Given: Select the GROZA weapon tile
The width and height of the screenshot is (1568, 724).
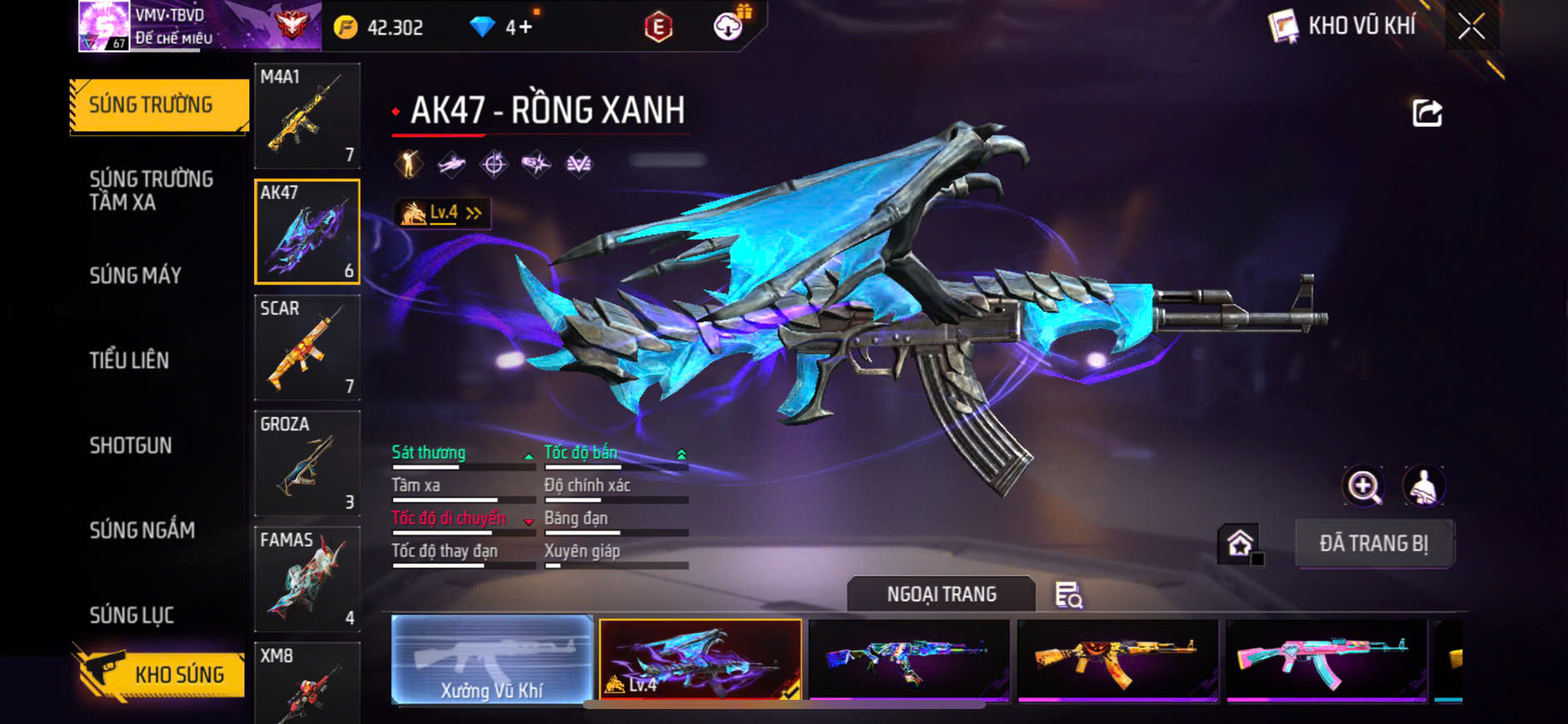Looking at the screenshot, I should pos(307,463).
